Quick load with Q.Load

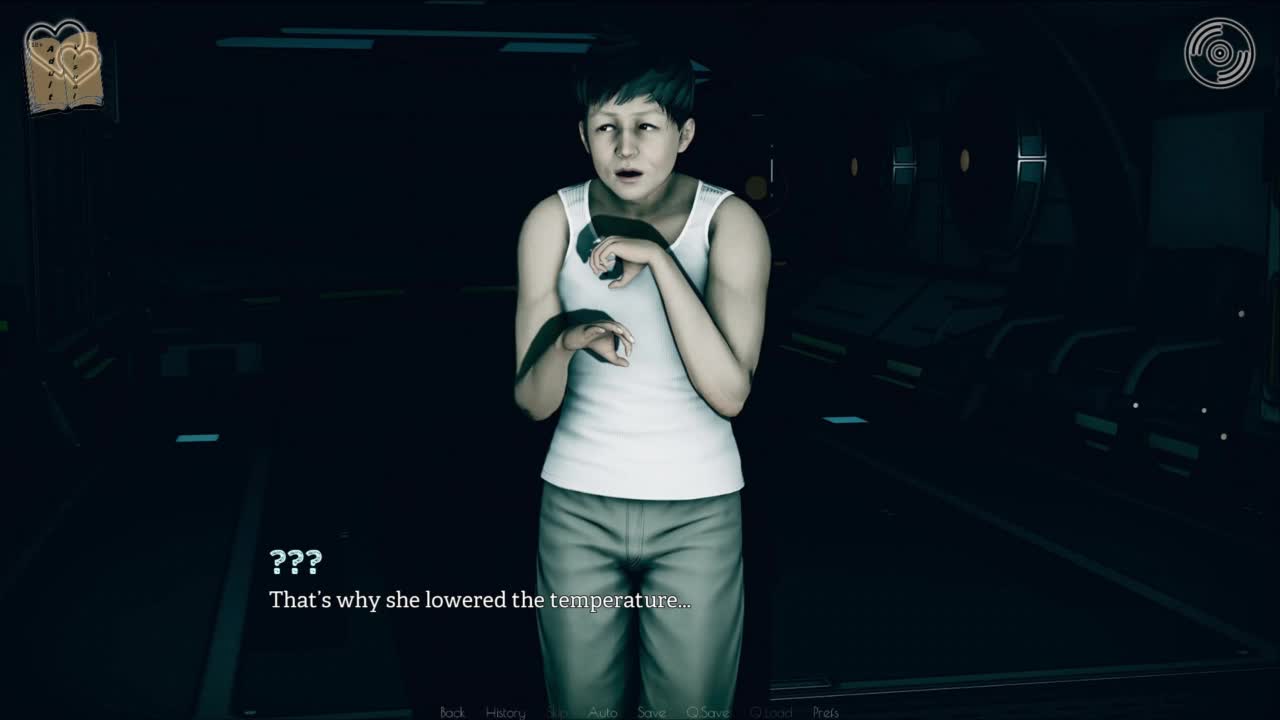[x=770, y=712]
